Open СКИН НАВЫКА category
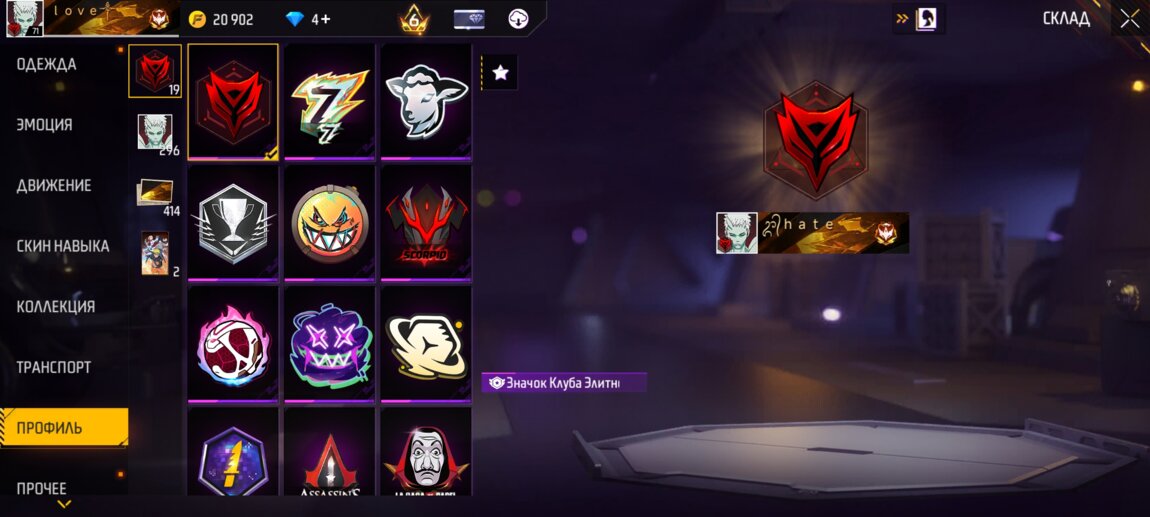Screen dimensions: 1150x517 pos(63,246)
